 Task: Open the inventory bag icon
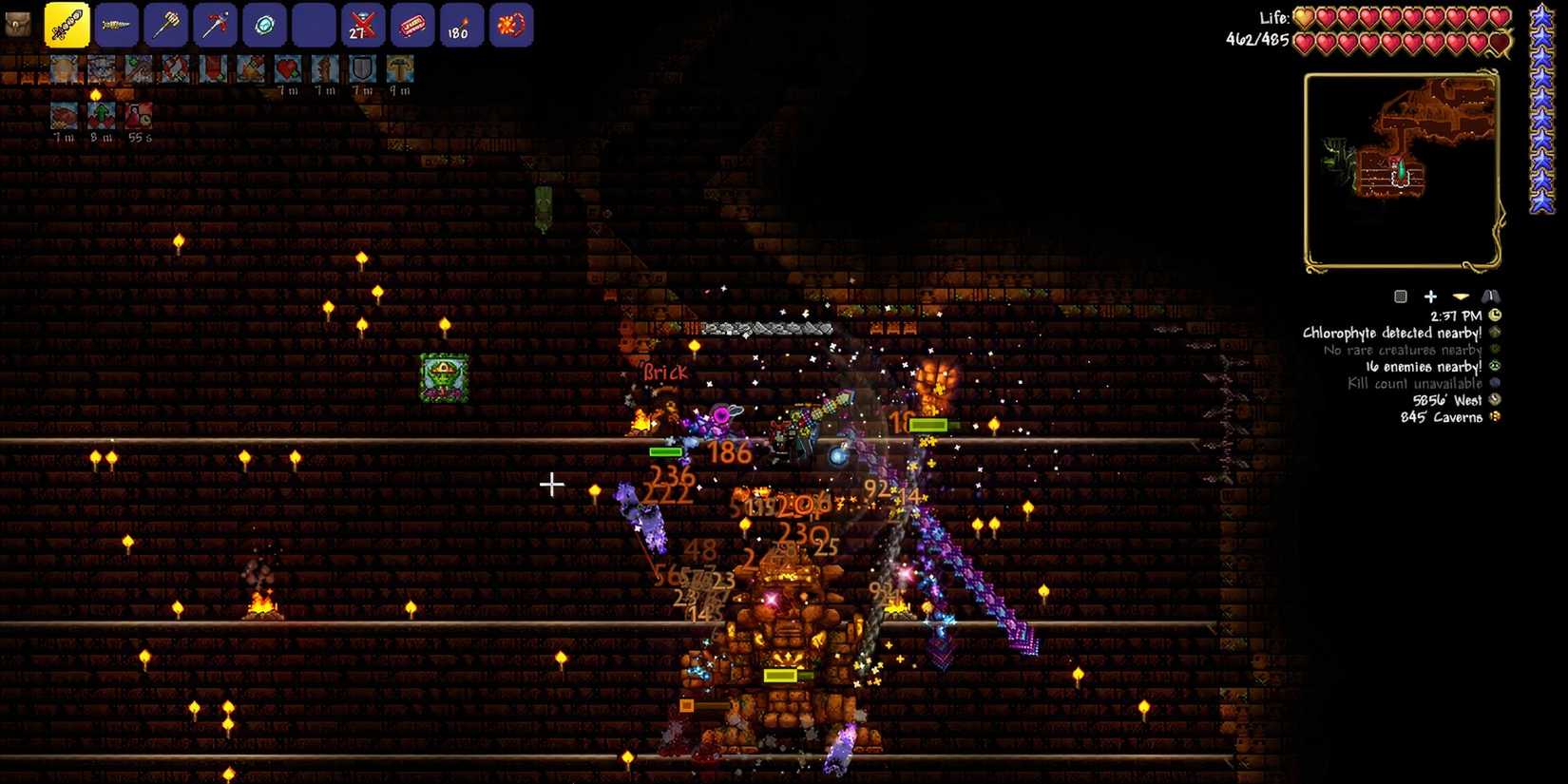point(18,24)
